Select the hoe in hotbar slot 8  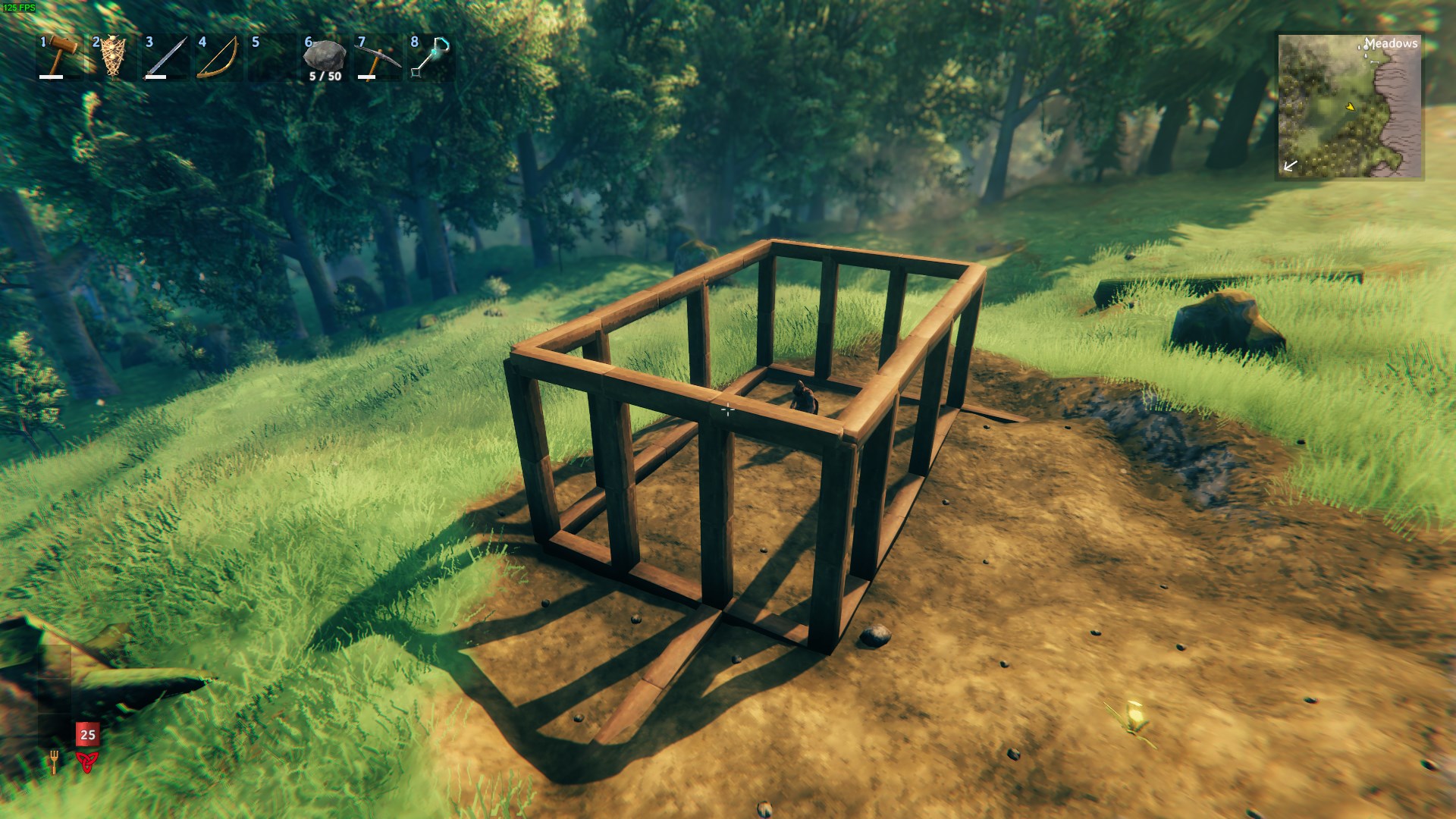431,56
